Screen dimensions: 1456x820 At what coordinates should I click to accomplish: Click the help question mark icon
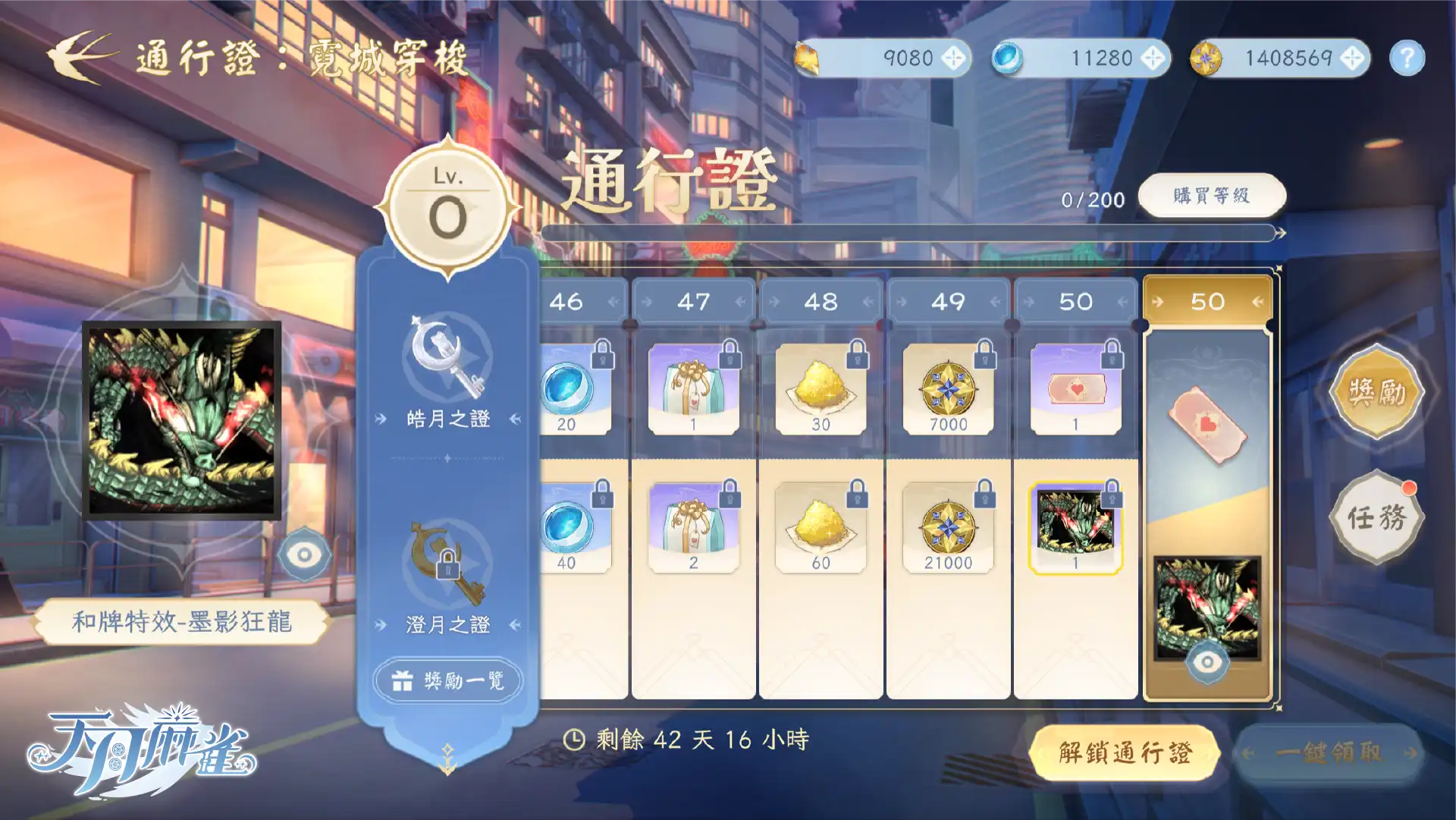[x=1408, y=58]
